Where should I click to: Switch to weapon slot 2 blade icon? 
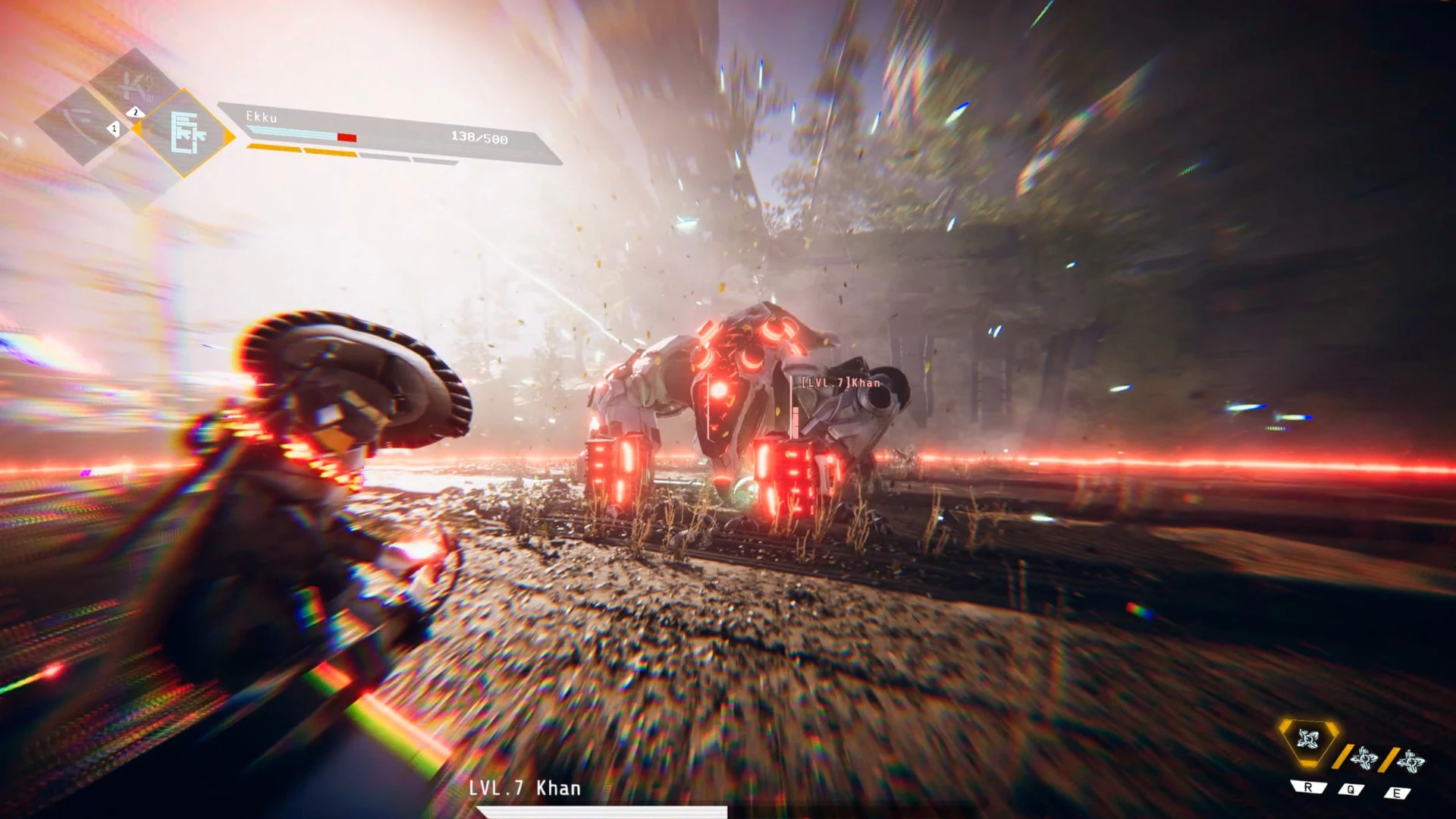(x=134, y=86)
